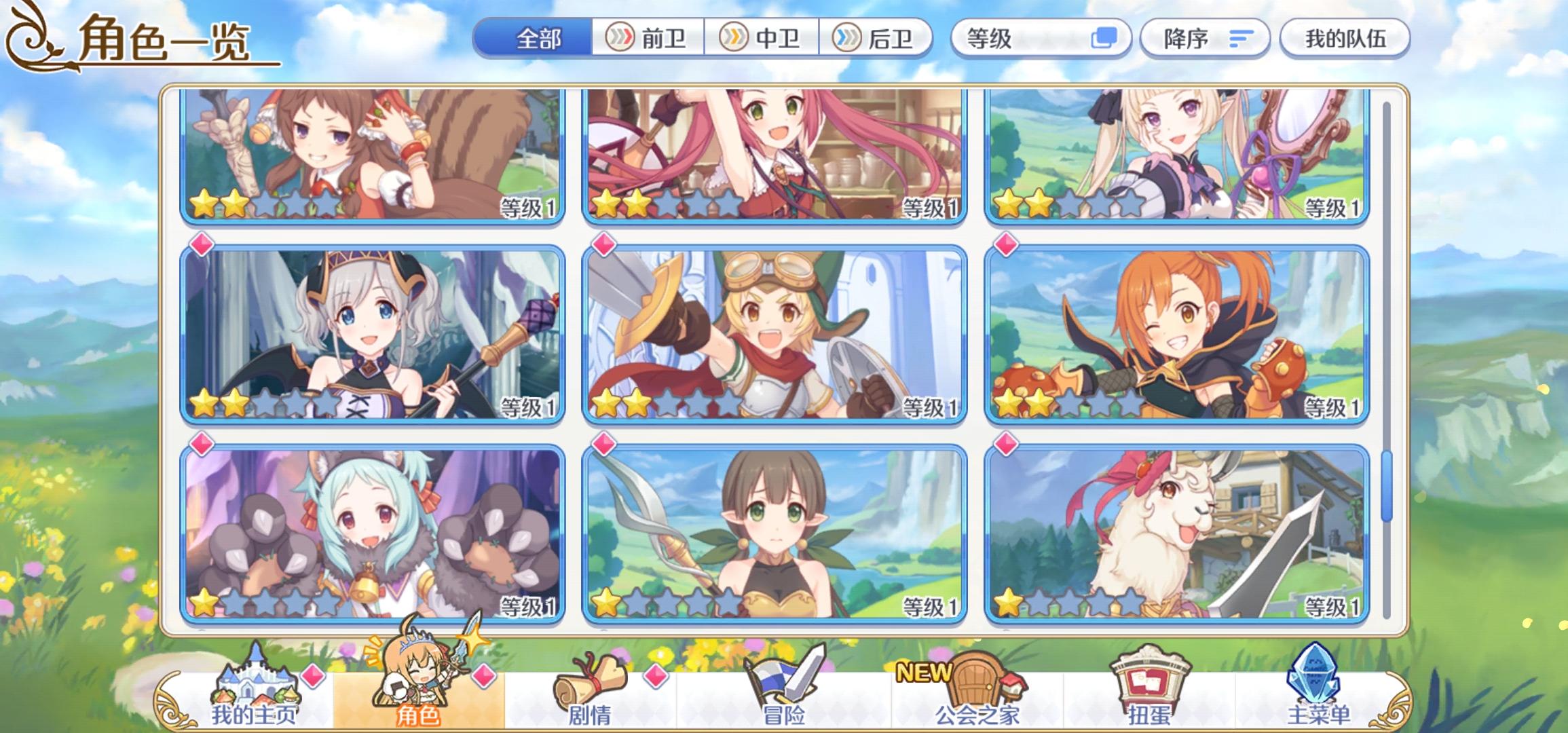Viewport: 1568px width, 733px height.
Task: Toggle the 中卫 middle guard filter
Action: (764, 39)
